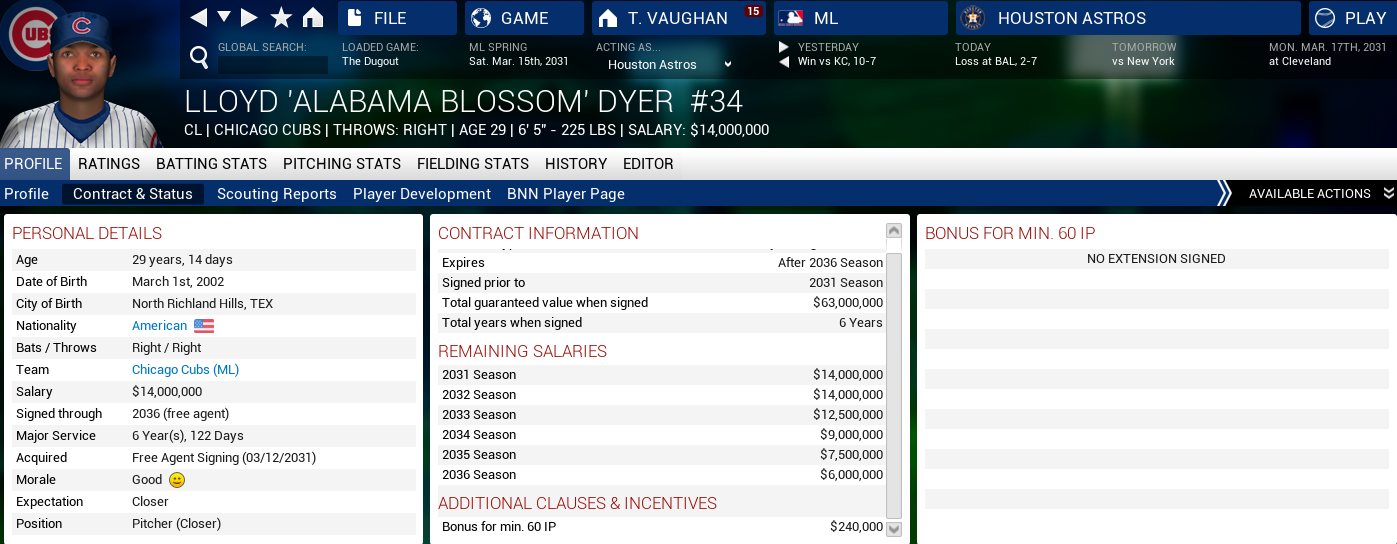Open the EDITOR tab
This screenshot has width=1397, height=544.
point(648,164)
